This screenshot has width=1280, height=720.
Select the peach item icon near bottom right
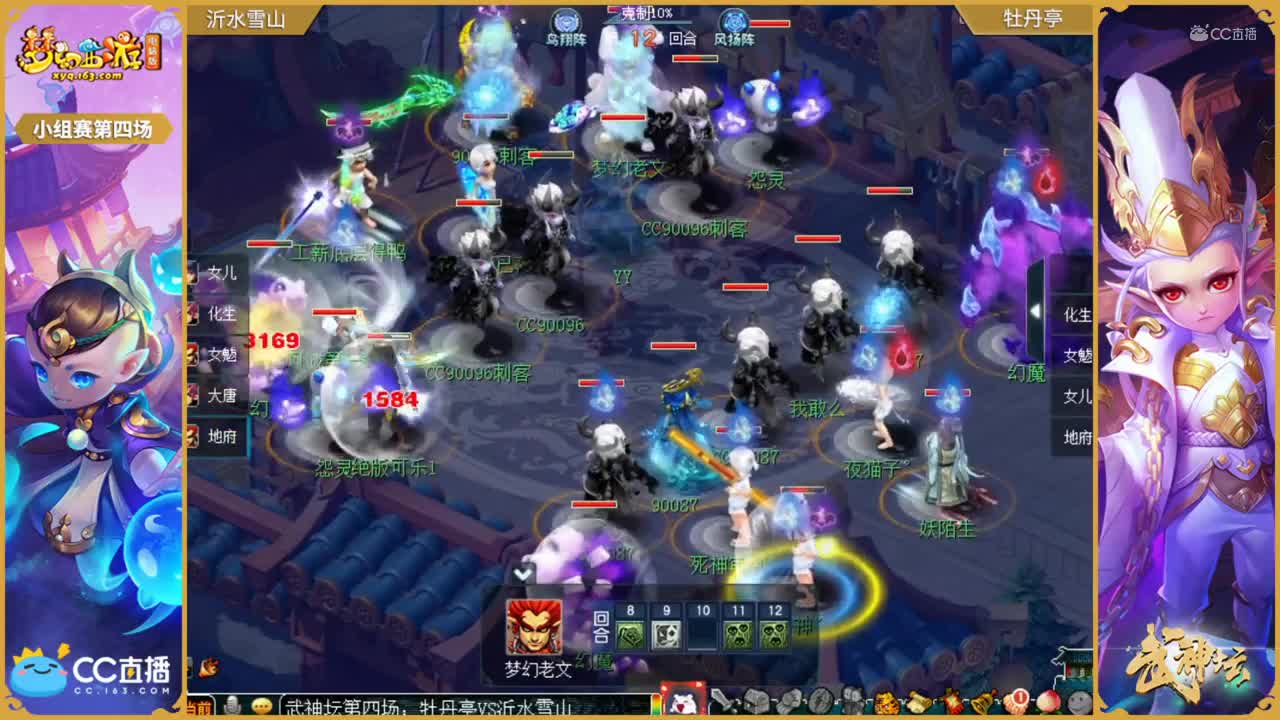(x=1046, y=703)
